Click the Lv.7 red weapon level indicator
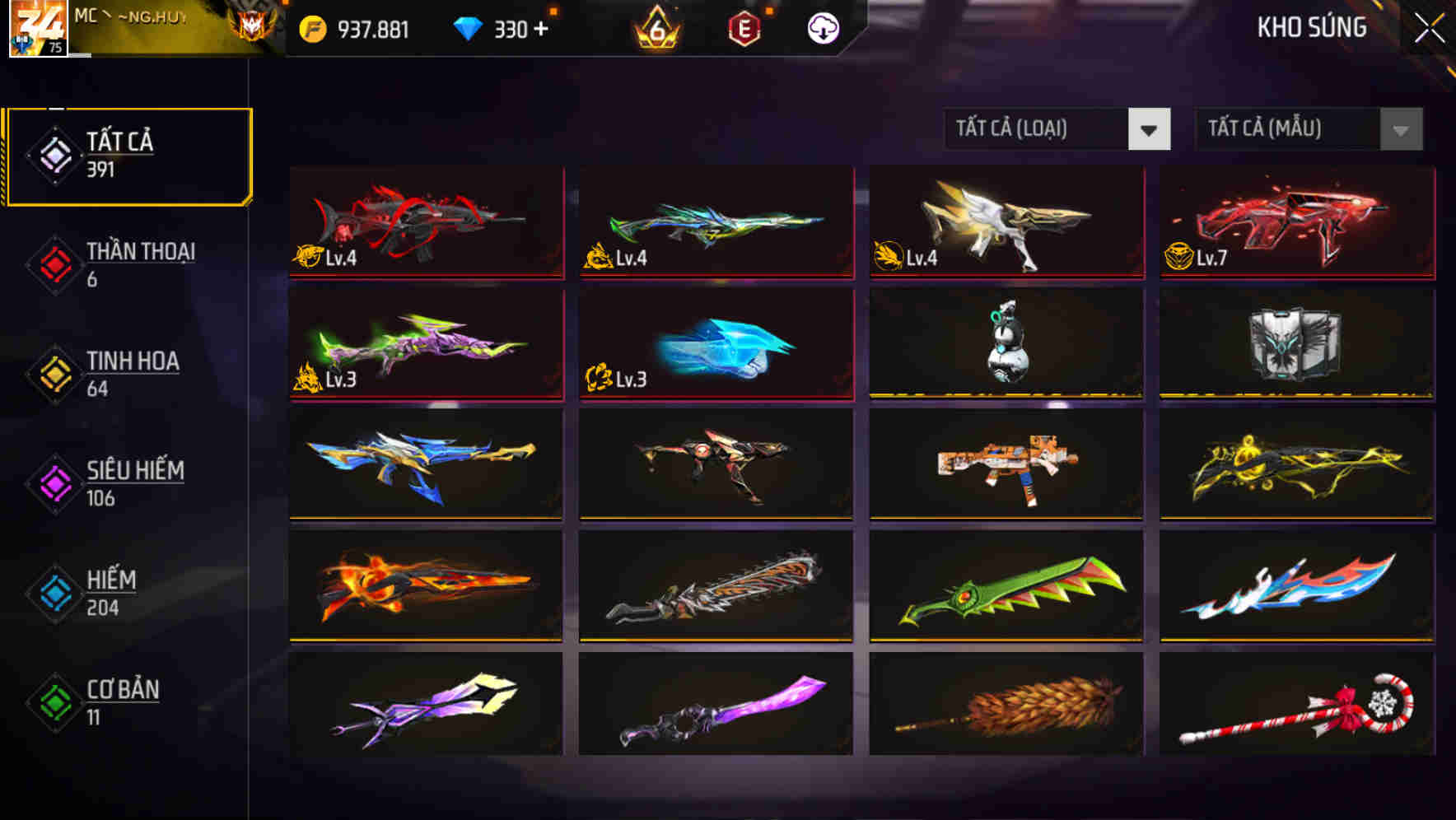1456x820 pixels. click(1196, 256)
